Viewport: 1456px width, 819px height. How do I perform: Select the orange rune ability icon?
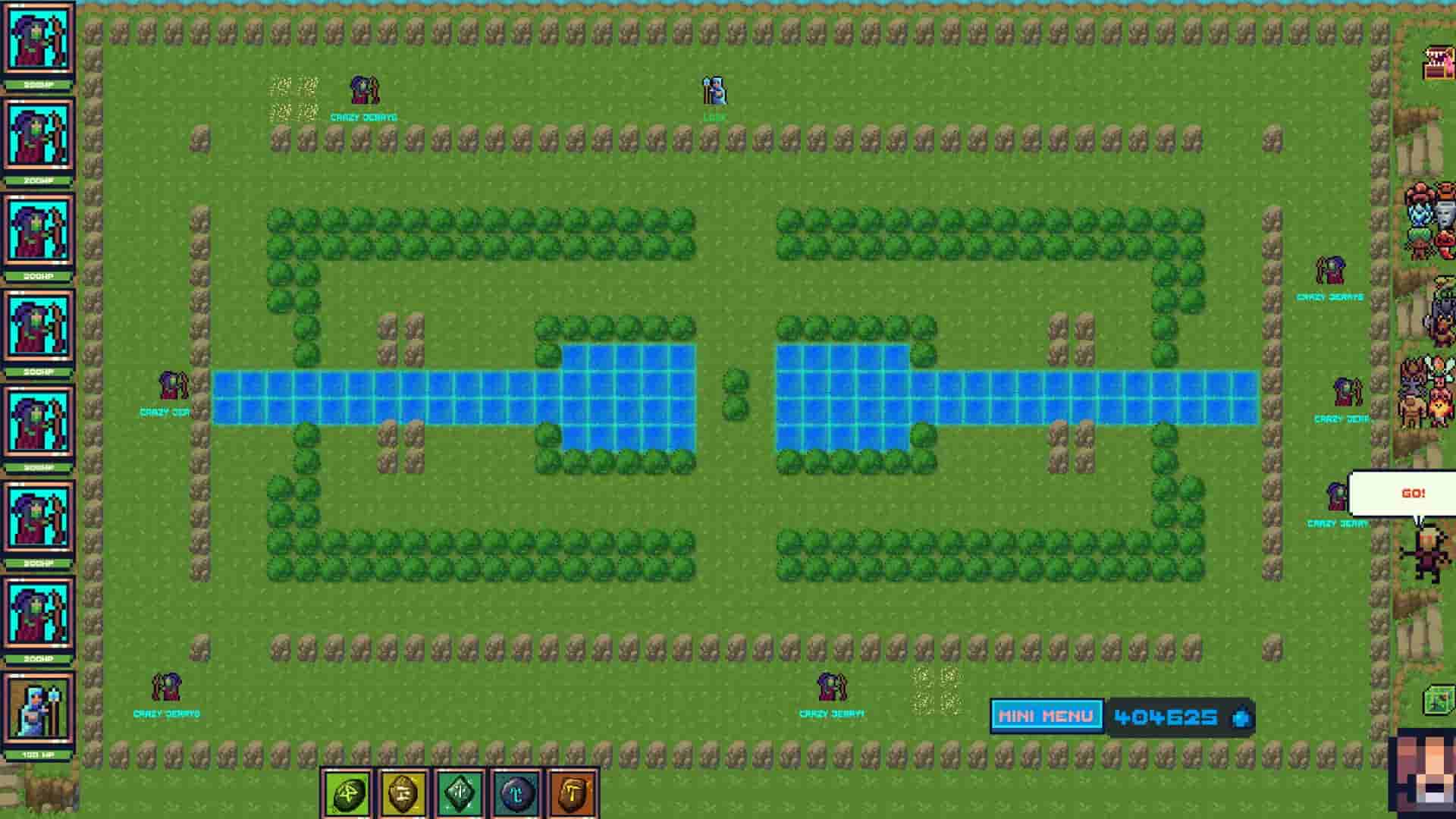click(573, 794)
